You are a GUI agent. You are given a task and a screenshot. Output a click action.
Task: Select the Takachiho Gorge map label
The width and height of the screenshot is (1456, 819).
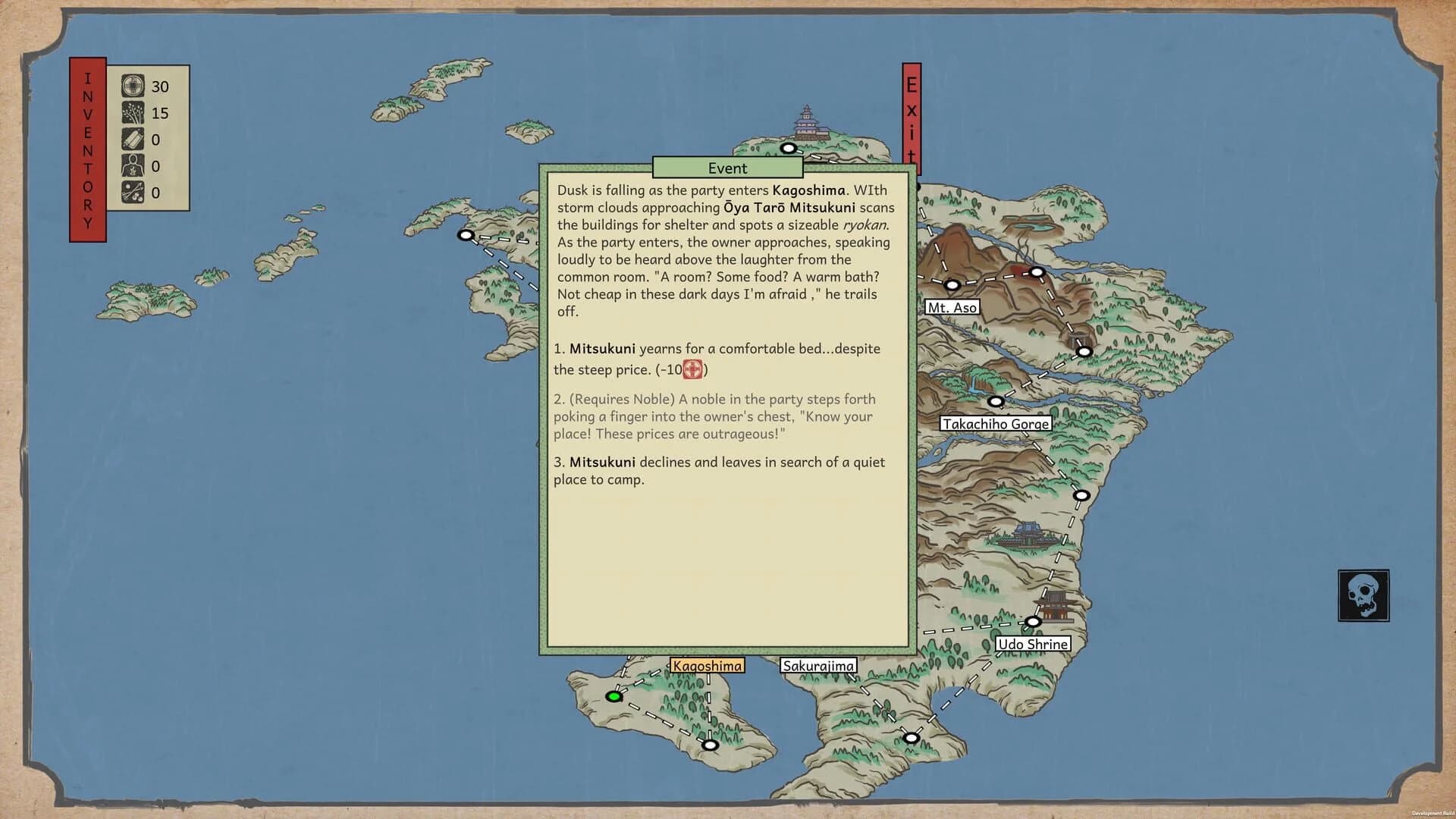[996, 424]
